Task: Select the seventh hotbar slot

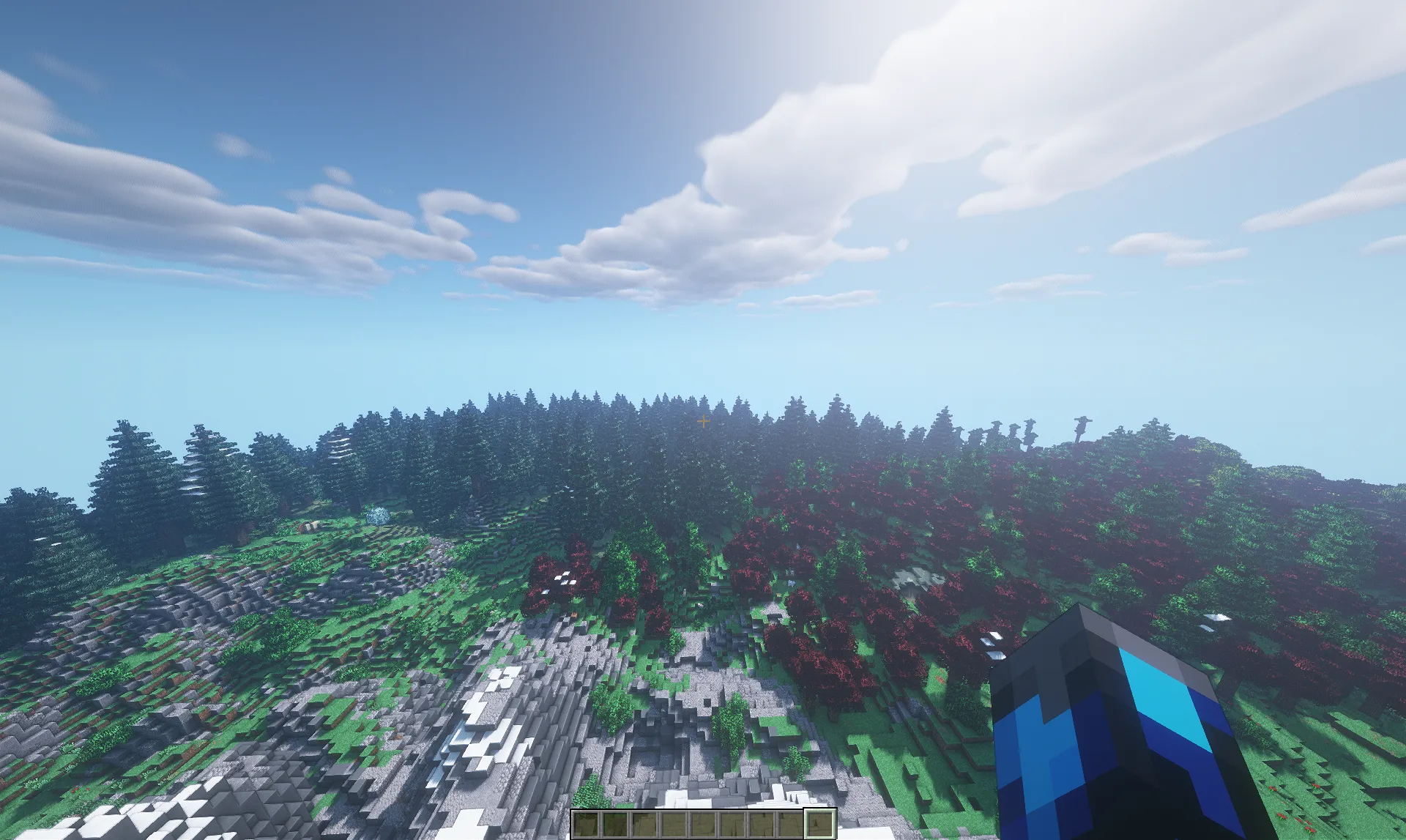Action: click(763, 825)
